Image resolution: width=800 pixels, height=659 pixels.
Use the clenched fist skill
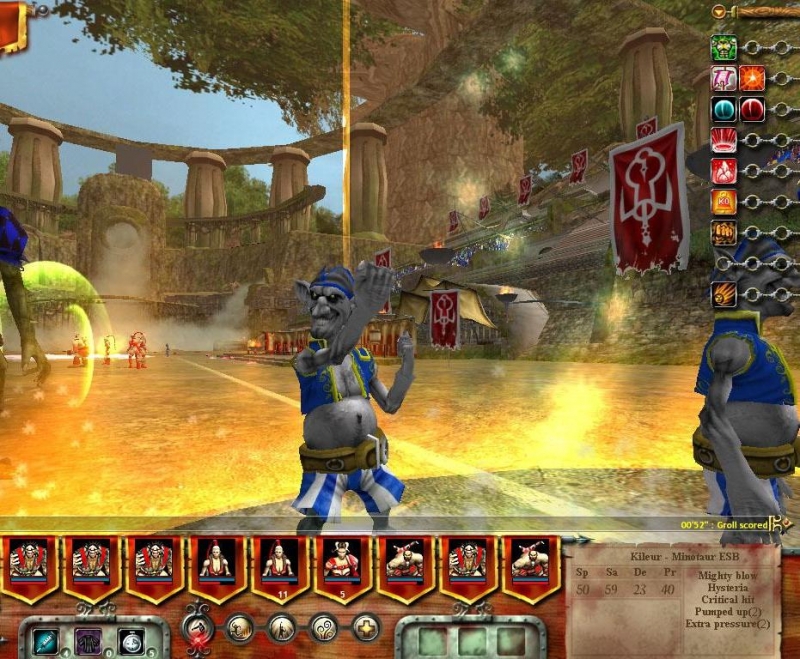click(x=724, y=233)
